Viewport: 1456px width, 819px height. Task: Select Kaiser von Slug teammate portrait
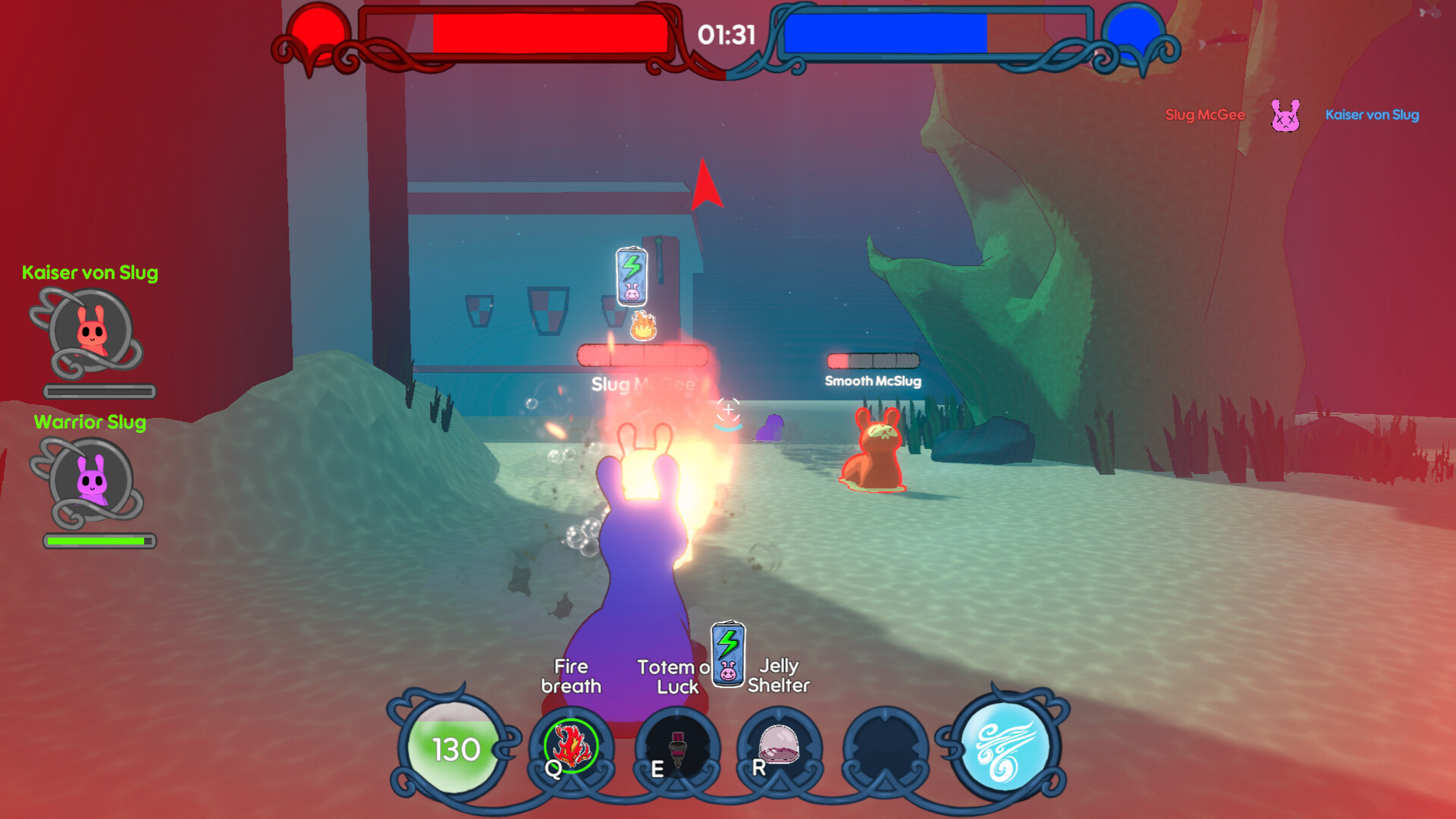tap(92, 332)
